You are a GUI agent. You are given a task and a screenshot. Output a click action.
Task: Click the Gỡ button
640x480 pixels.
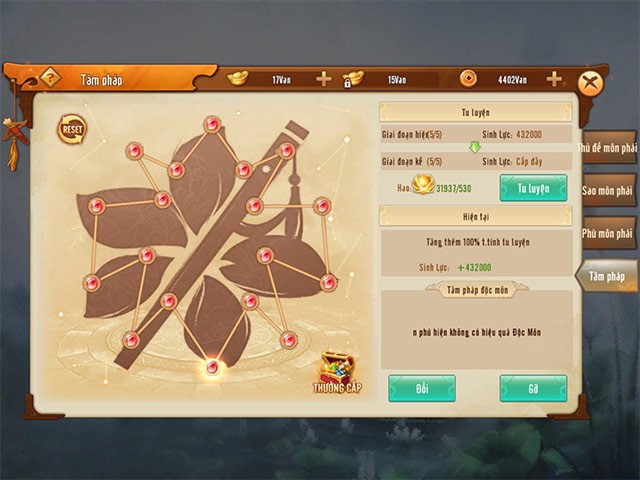click(533, 388)
